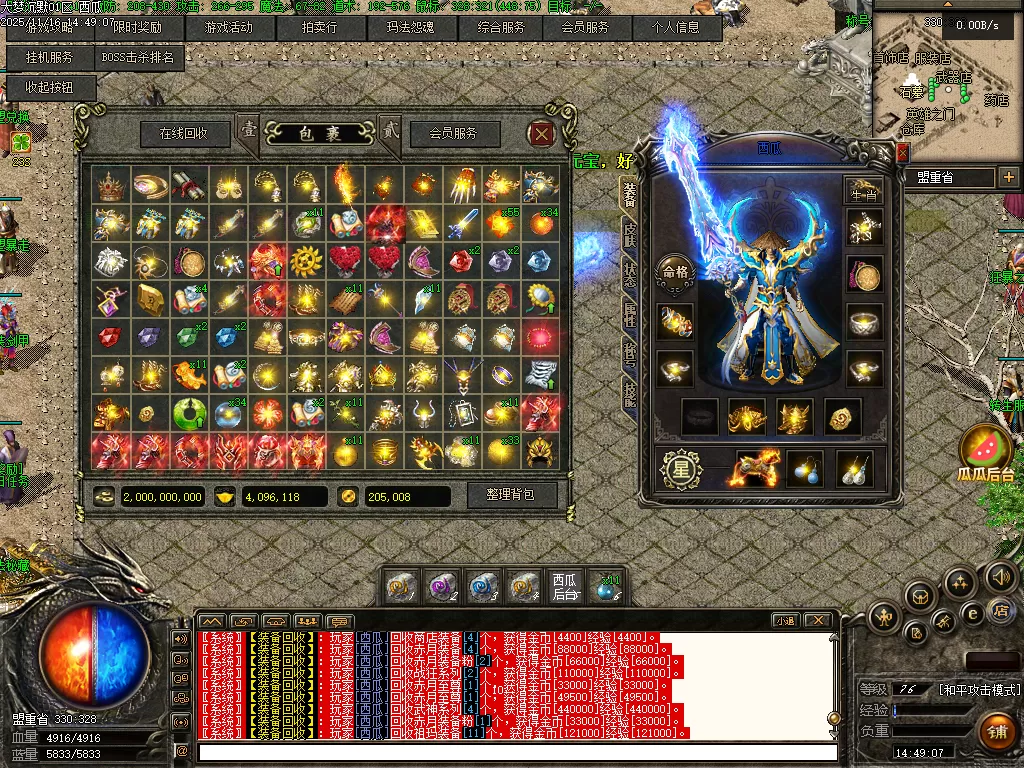
Task: Close the character equipment panel
Action: [x=902, y=152]
